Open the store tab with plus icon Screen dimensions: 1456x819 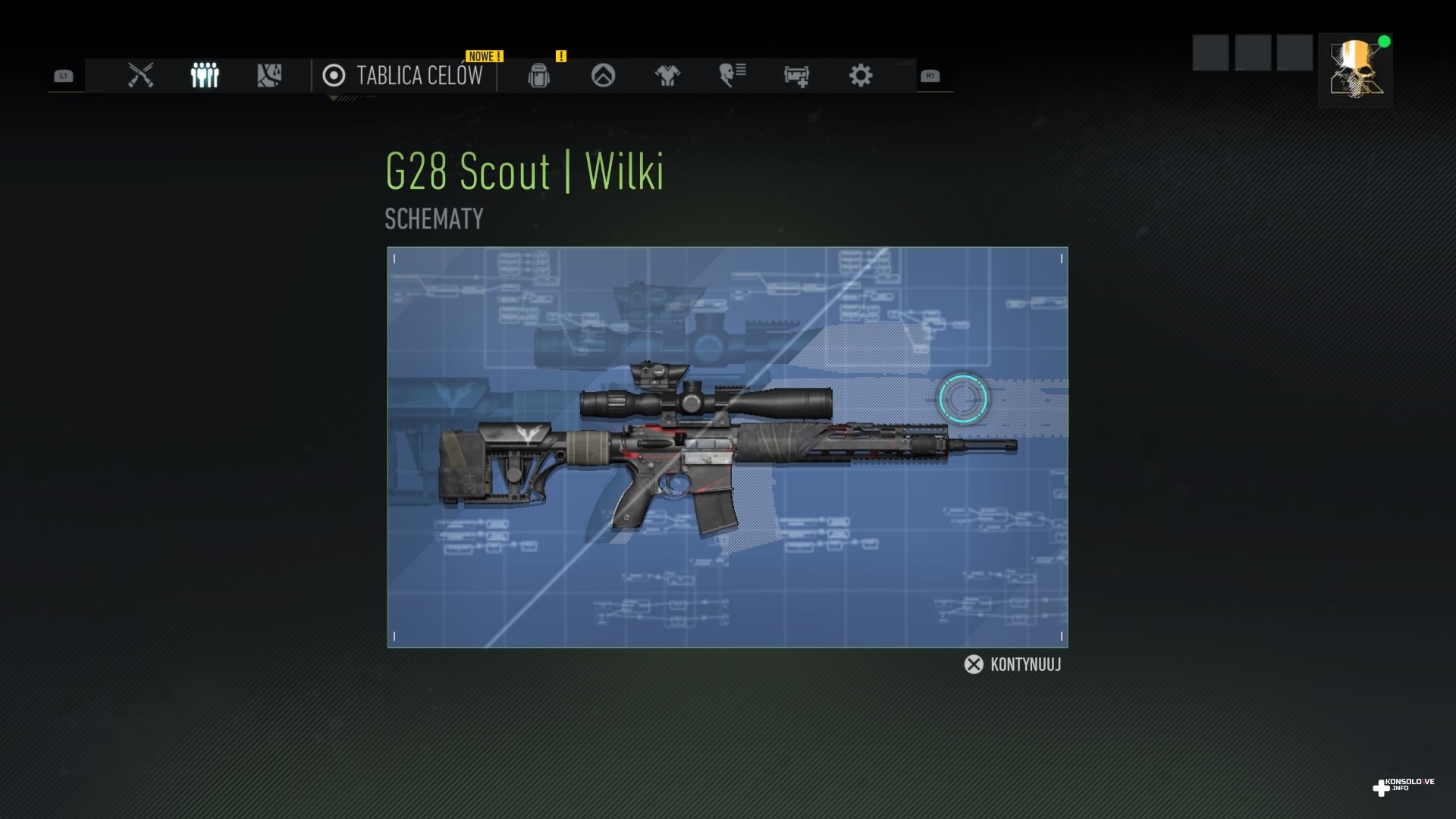(x=796, y=76)
